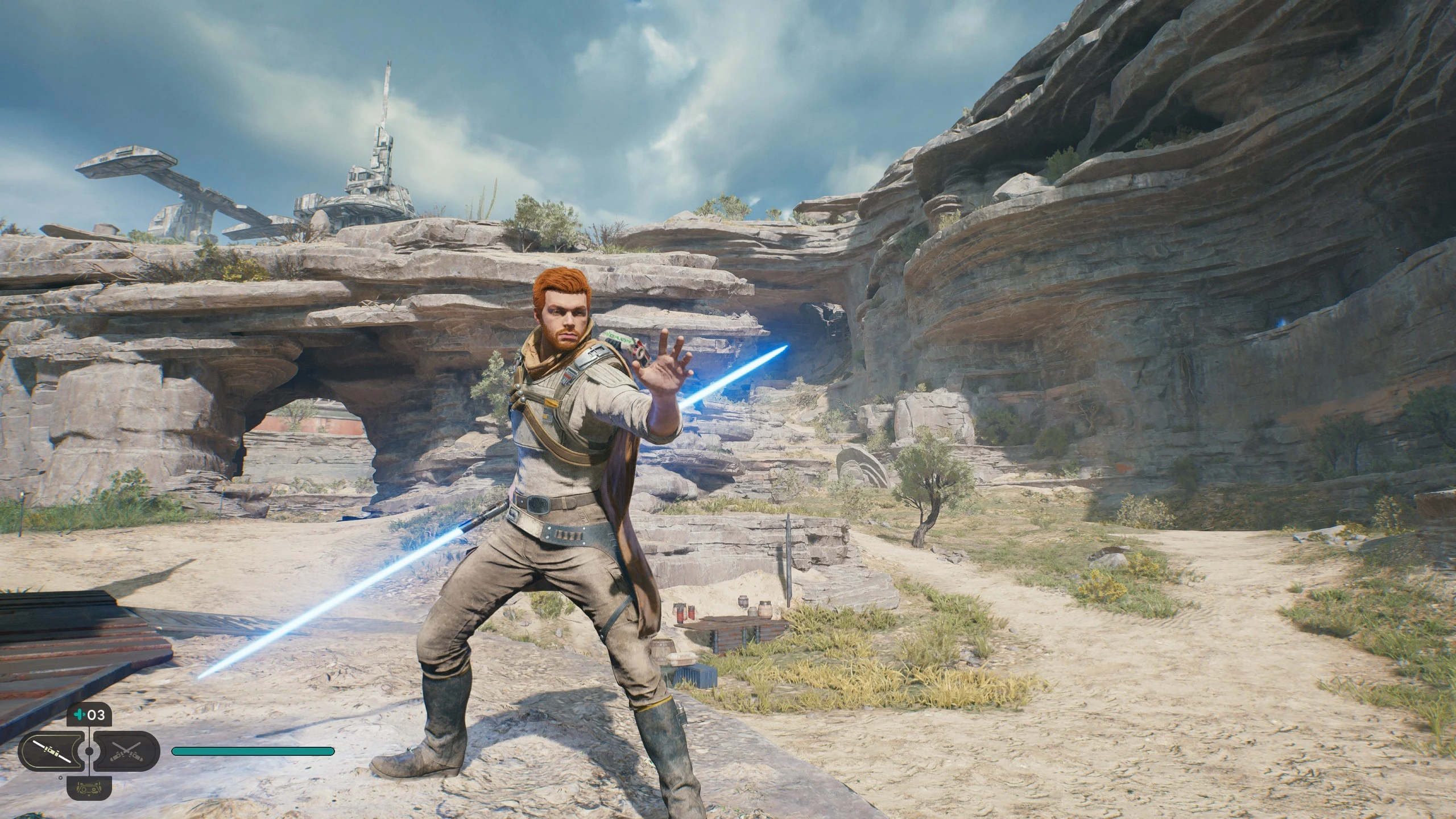Switch to the dual-wield lightsaber stance icon
This screenshot has width=1456, height=819.
[126, 752]
